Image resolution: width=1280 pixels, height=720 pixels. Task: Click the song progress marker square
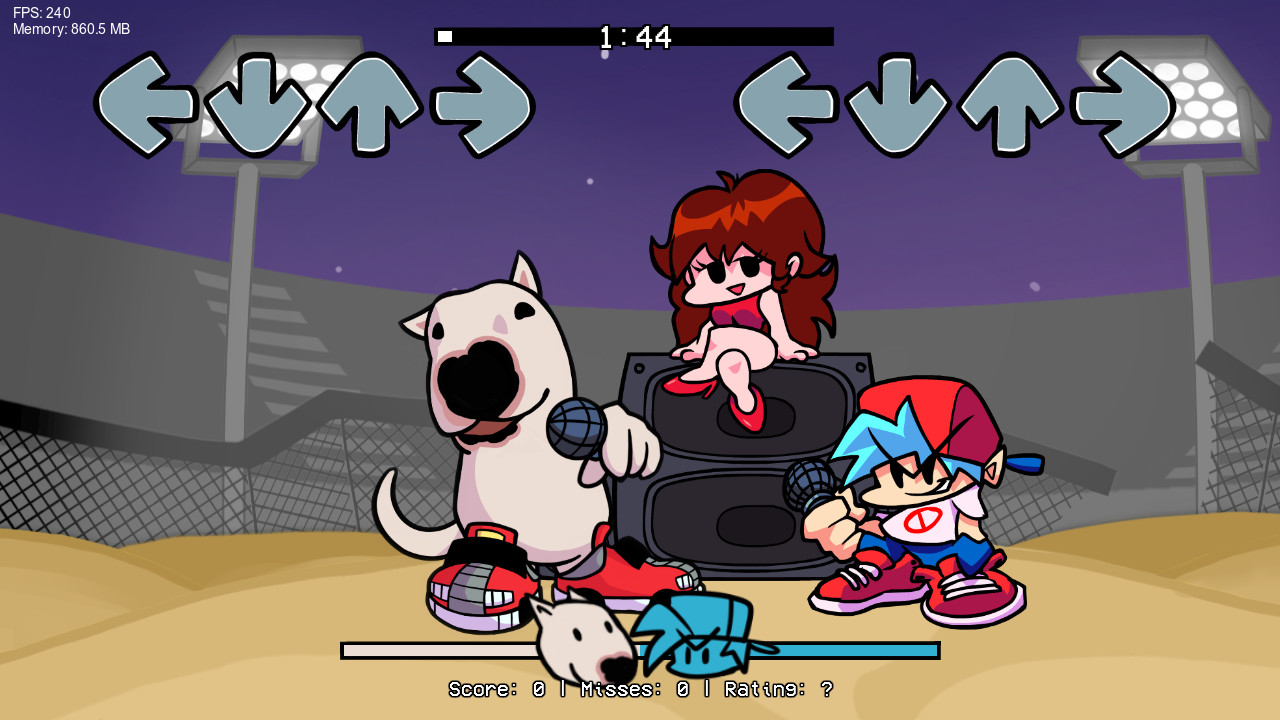443,35
